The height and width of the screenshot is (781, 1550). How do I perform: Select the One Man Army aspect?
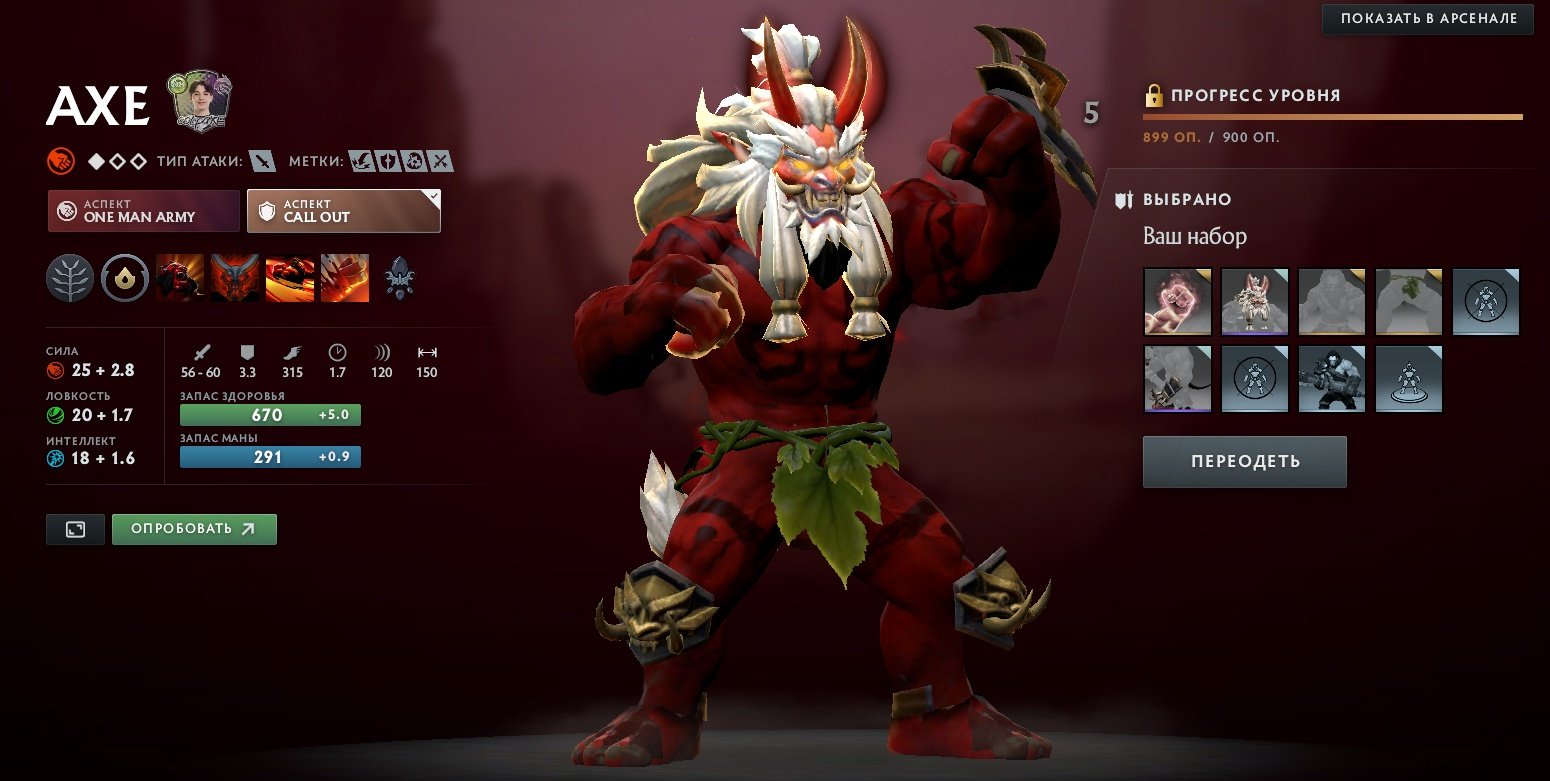[x=144, y=211]
